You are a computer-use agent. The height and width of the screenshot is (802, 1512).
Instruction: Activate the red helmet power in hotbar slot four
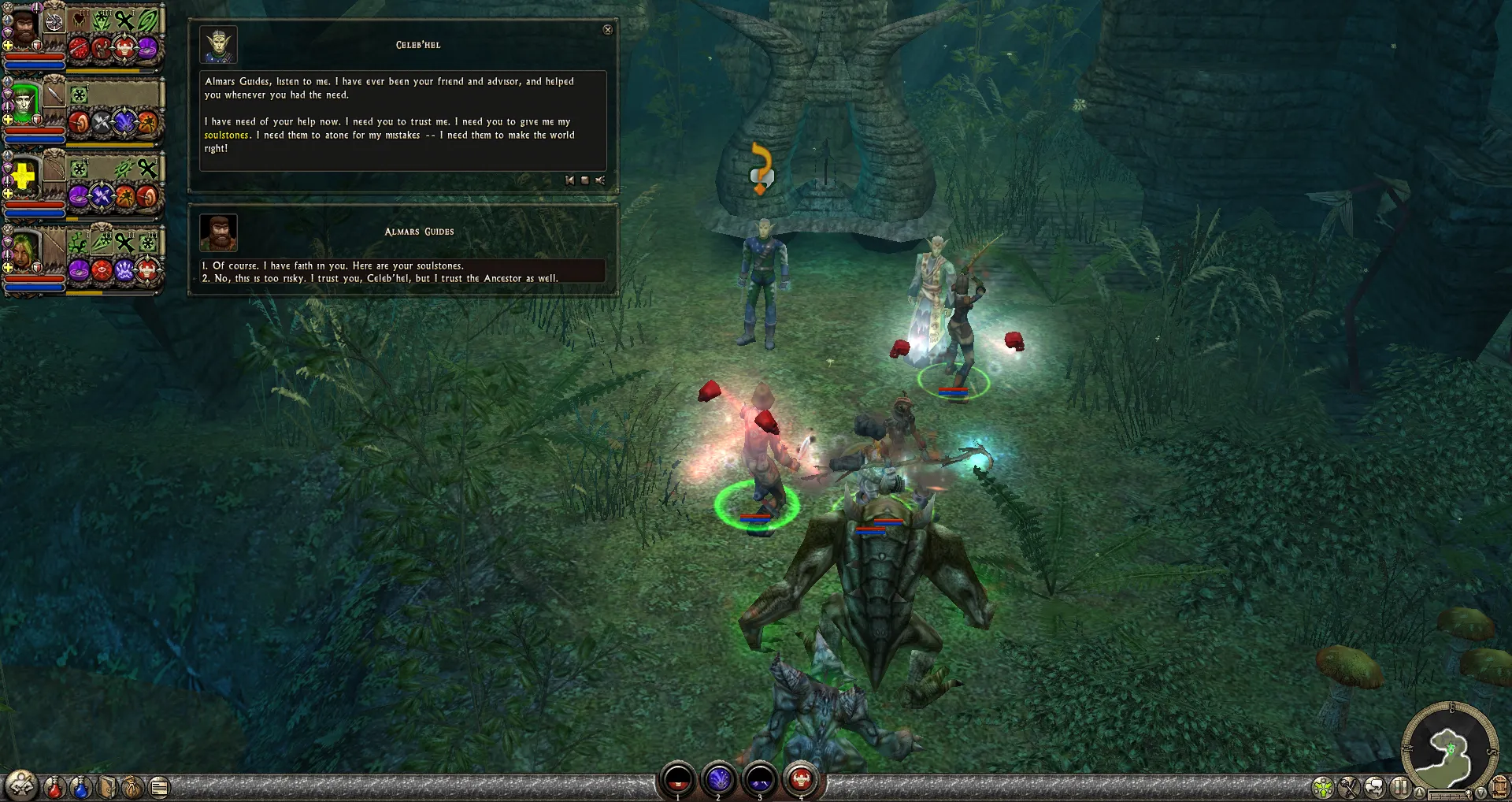801,780
